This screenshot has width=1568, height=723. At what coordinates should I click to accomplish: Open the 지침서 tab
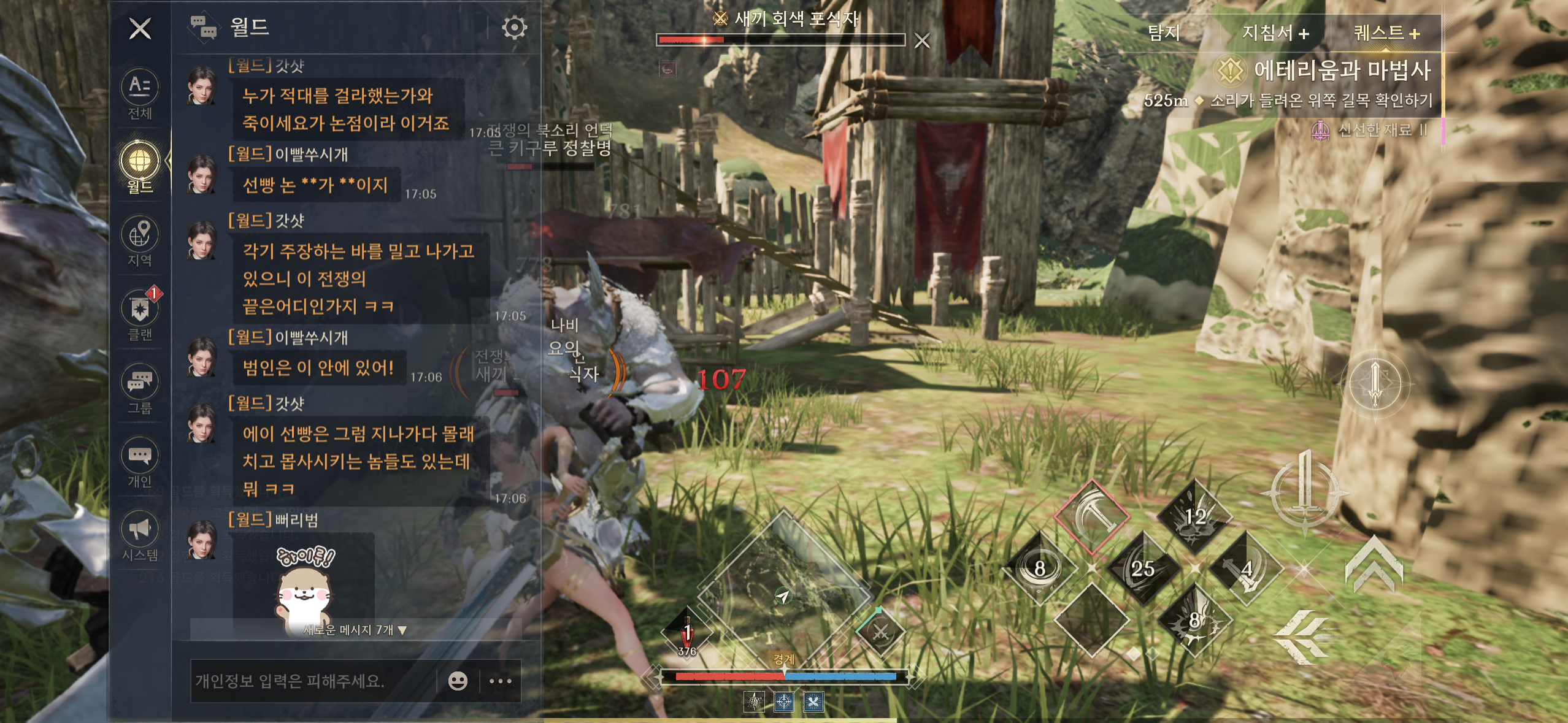point(1275,33)
